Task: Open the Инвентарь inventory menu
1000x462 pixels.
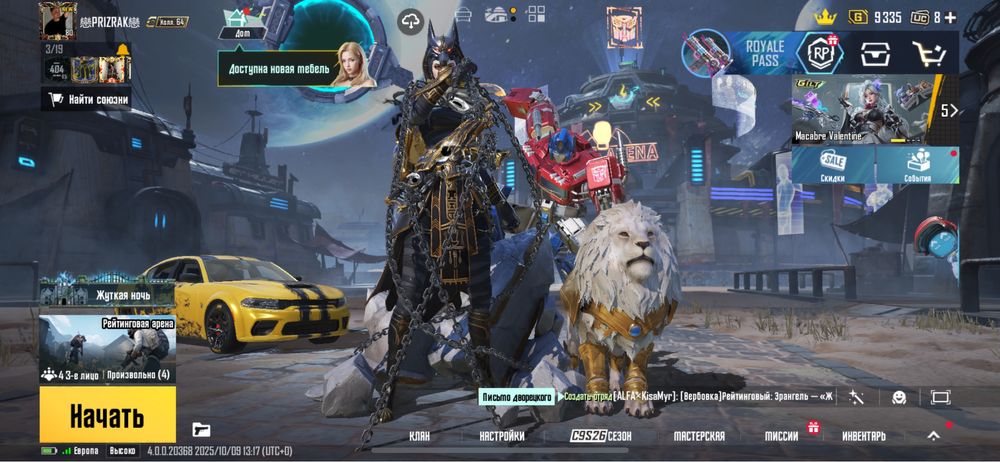Action: (x=863, y=436)
